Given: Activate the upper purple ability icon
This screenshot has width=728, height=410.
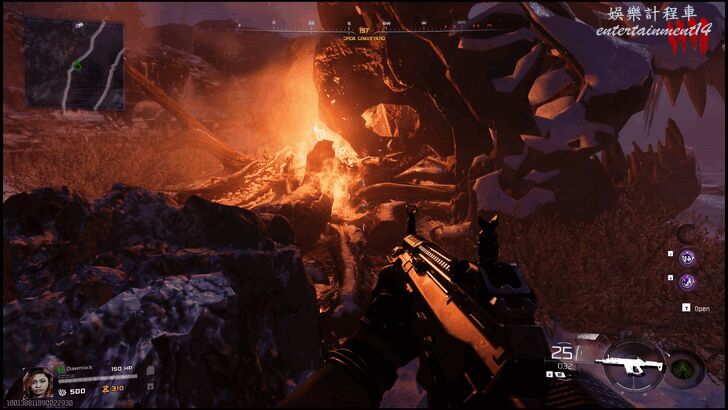Looking at the screenshot, I should tap(689, 258).
